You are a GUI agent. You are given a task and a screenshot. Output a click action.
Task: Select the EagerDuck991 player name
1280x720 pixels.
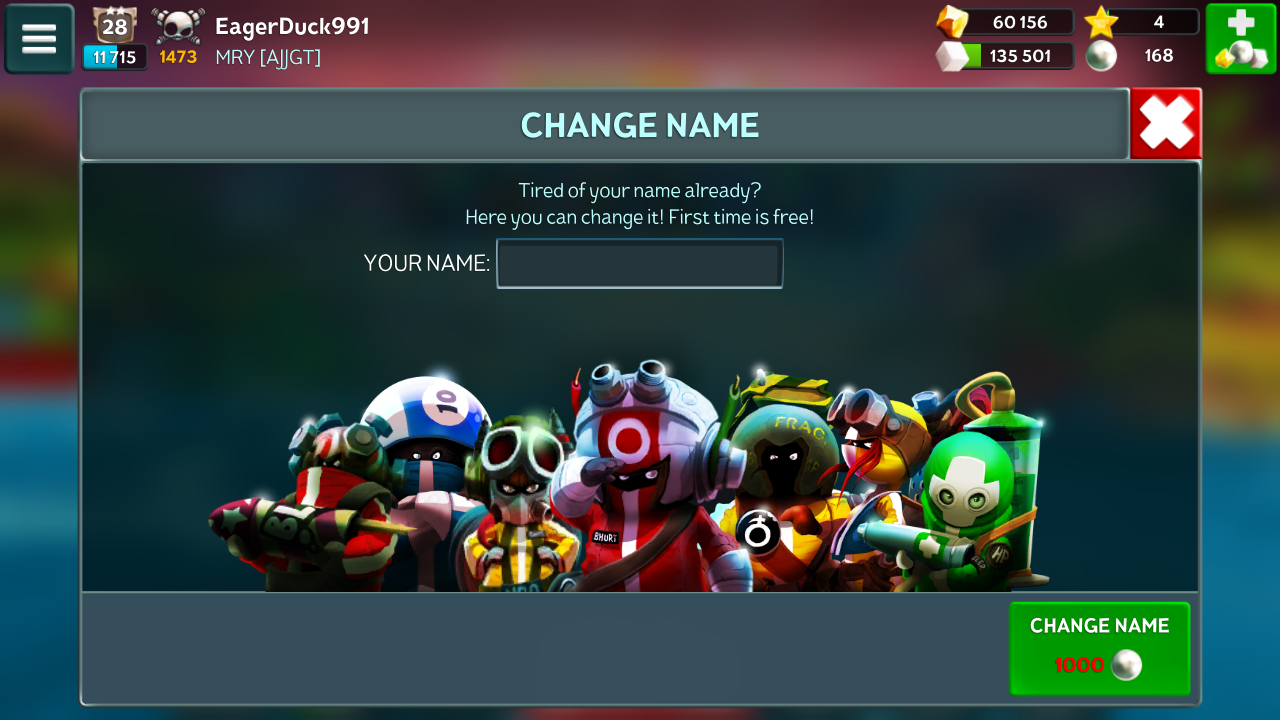click(x=292, y=27)
